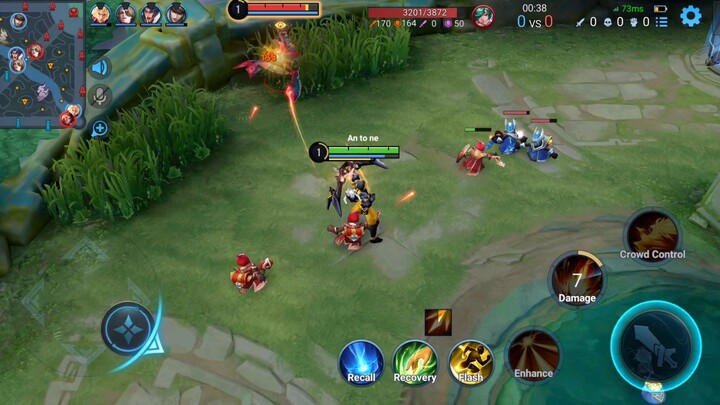Select the blonde teammate portrait

pos(101,14)
